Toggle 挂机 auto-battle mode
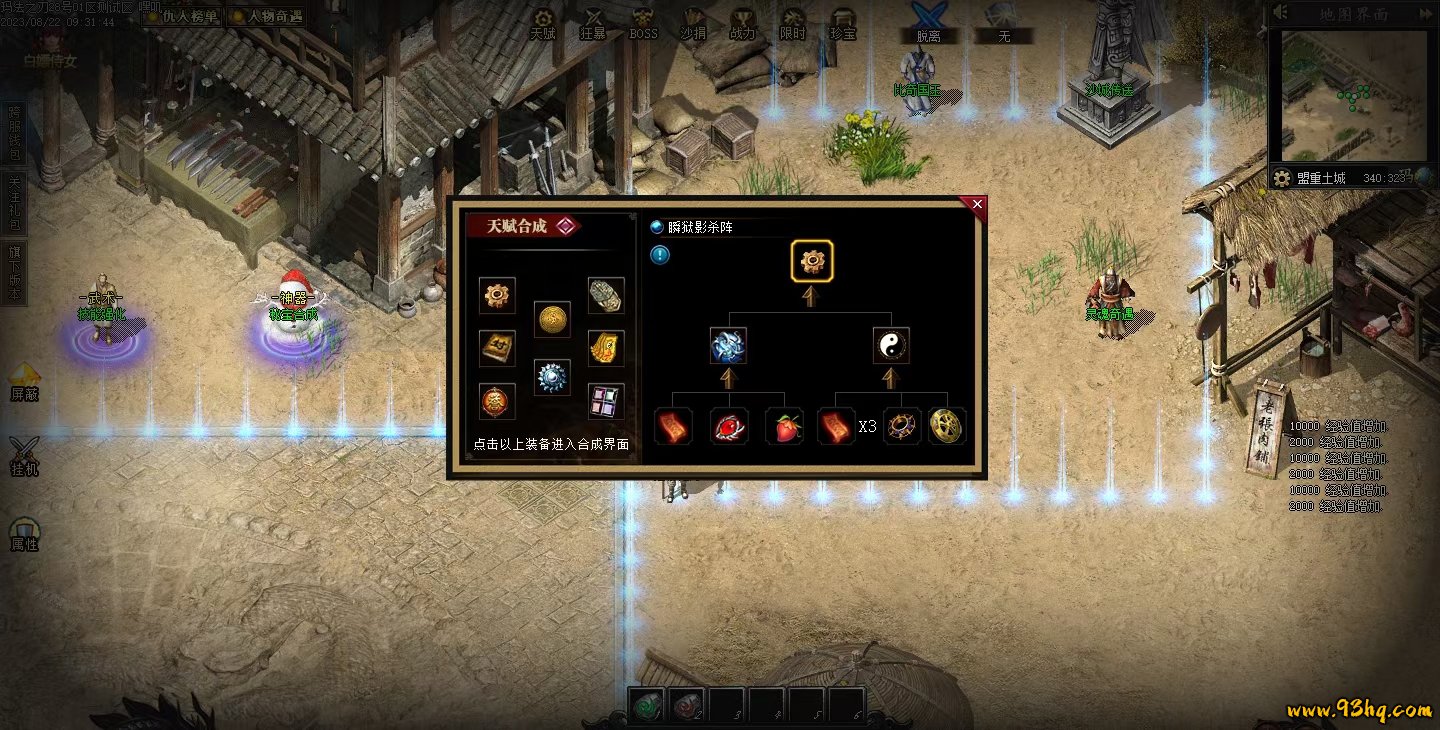This screenshot has height=730, width=1440. coord(24,456)
